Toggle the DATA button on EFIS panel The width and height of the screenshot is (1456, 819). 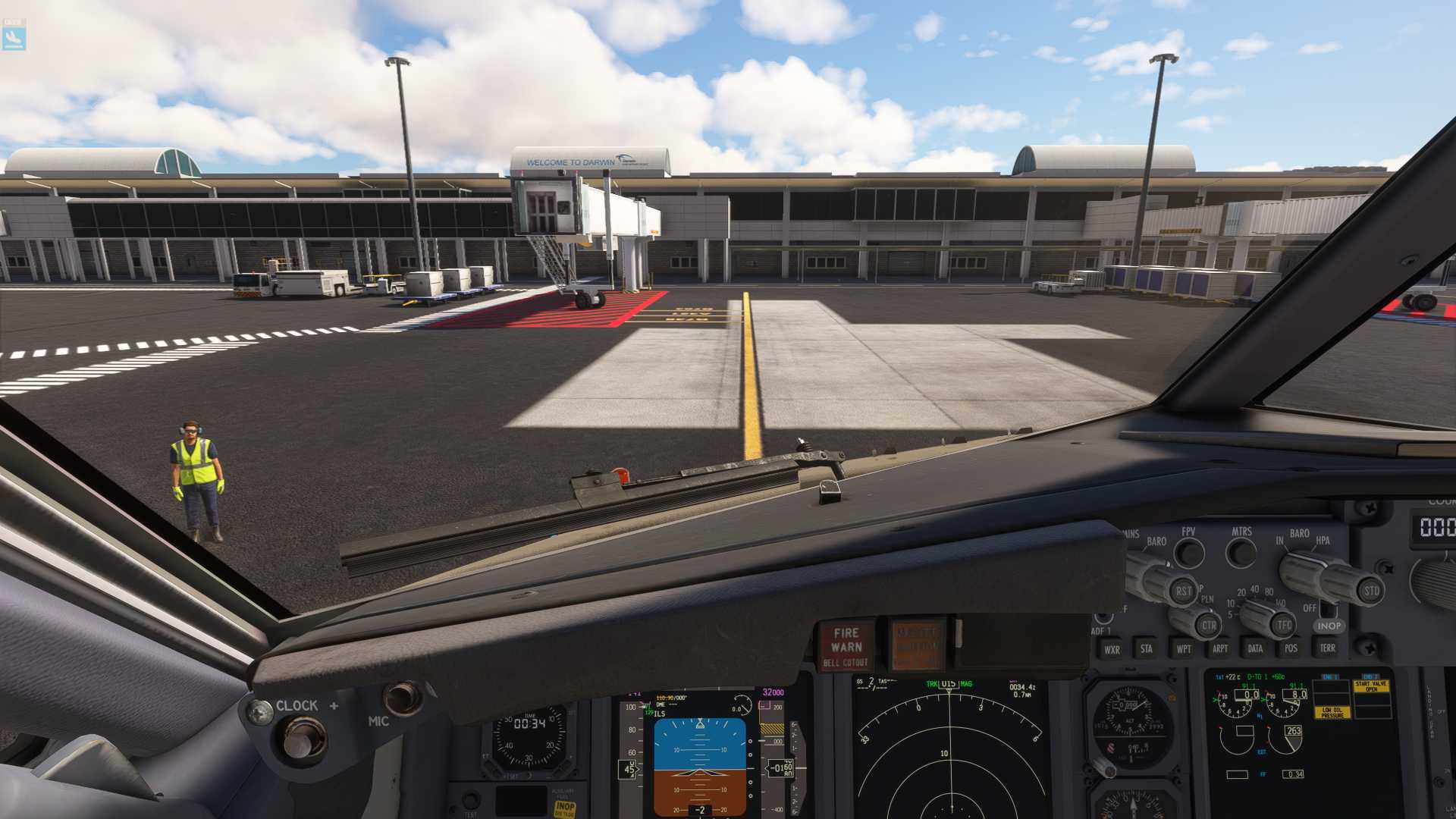[1255, 648]
